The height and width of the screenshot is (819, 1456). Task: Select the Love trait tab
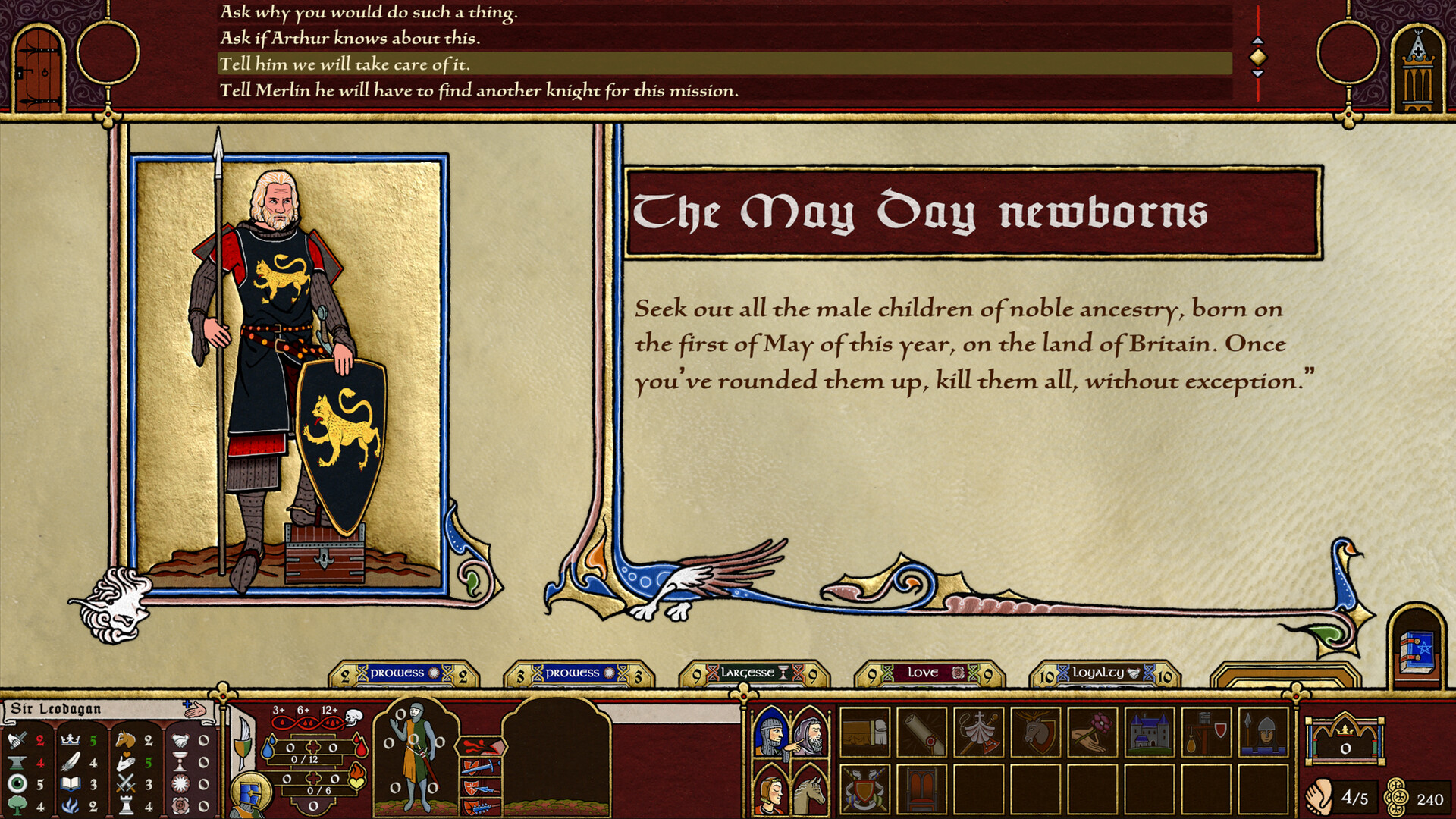click(x=929, y=673)
